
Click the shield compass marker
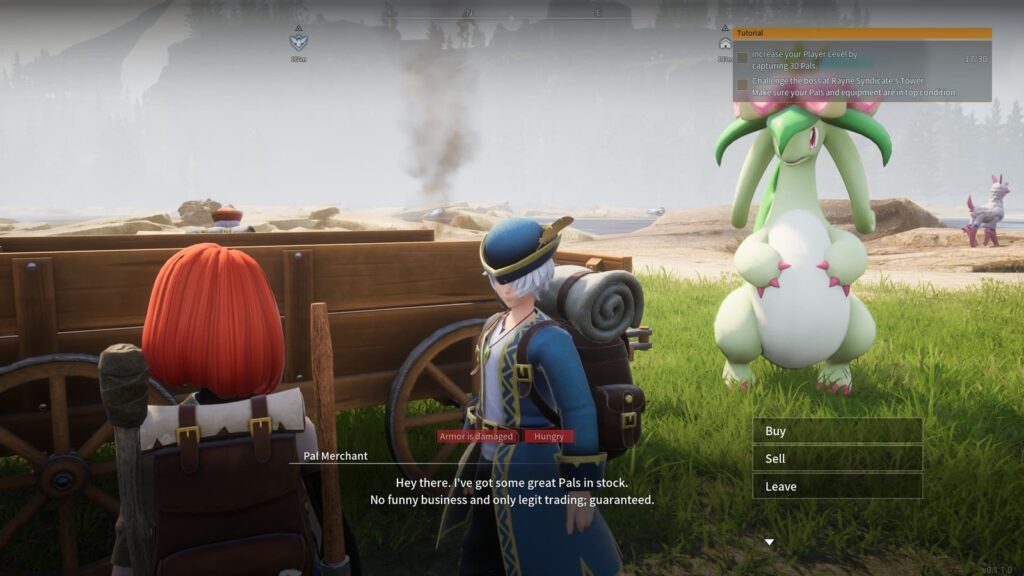[298, 42]
